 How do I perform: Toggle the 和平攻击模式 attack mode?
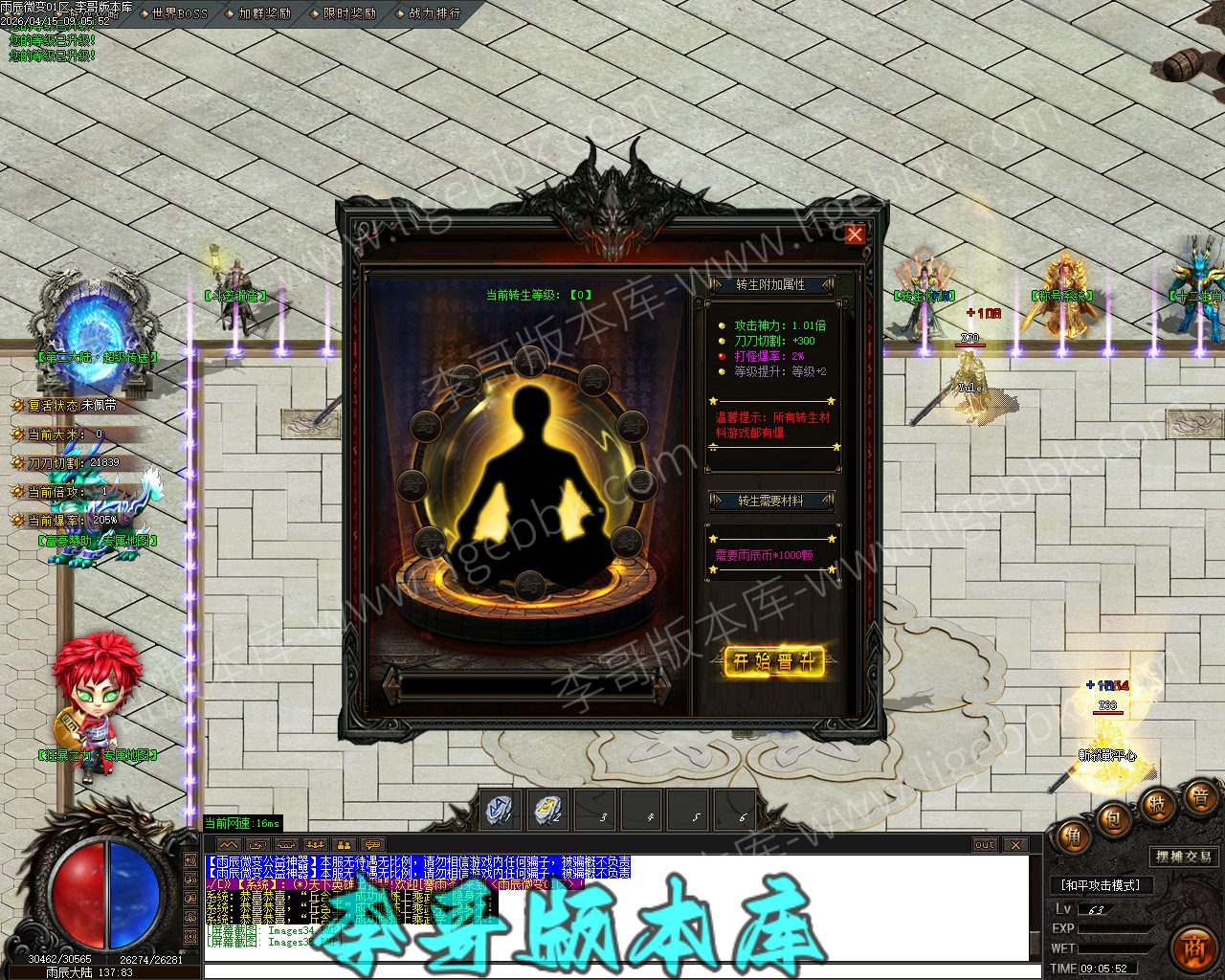click(1101, 885)
